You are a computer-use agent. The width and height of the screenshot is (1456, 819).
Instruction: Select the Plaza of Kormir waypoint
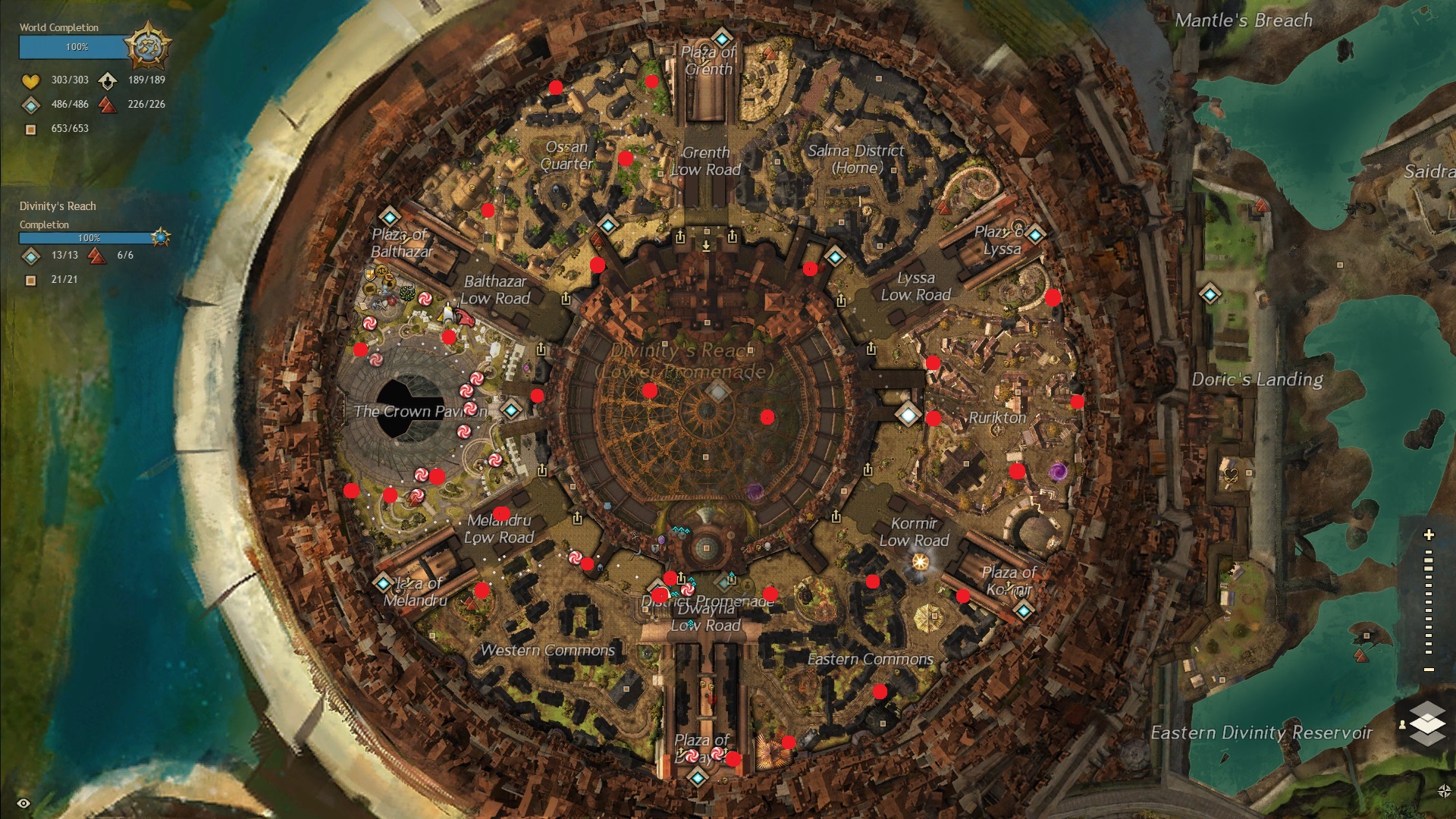pos(1024,610)
